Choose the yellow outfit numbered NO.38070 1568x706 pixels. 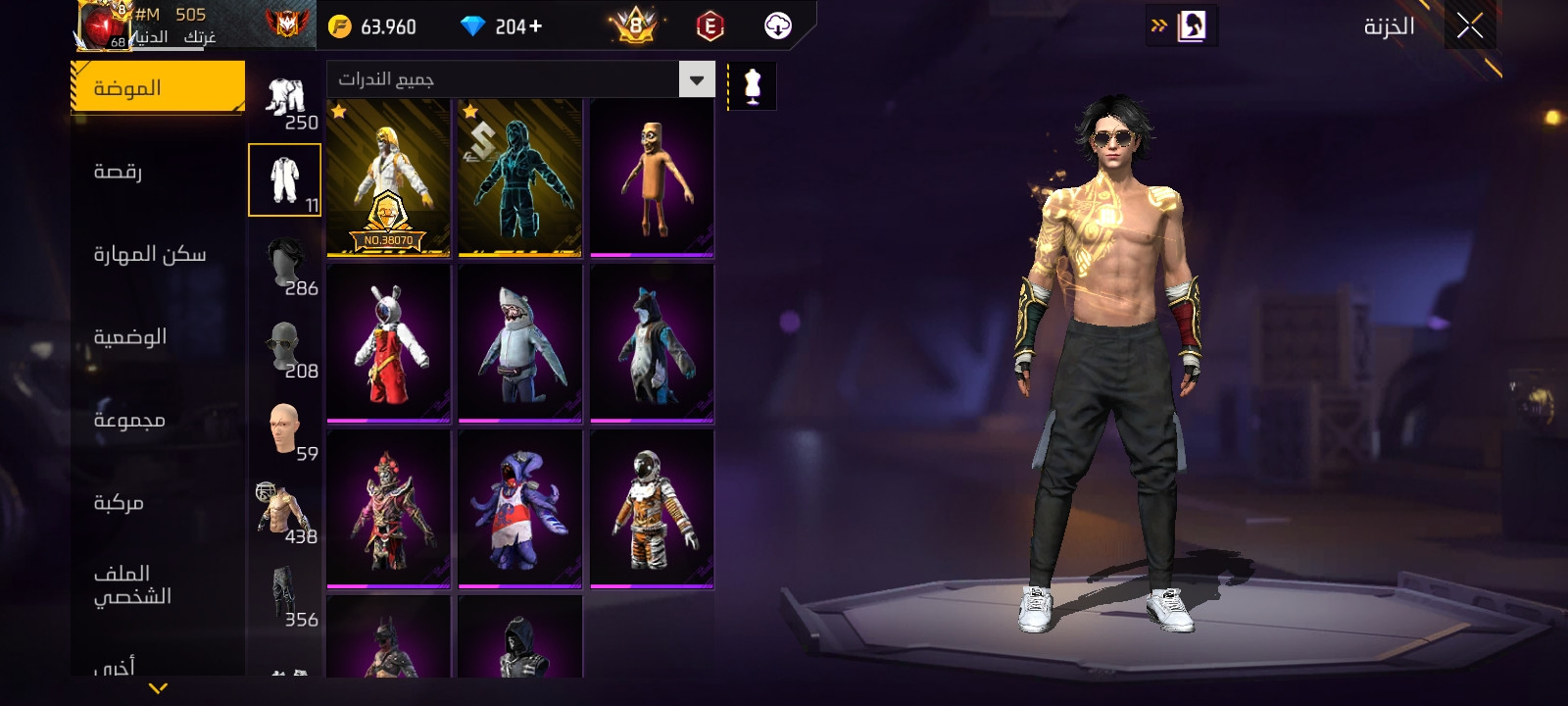pyautogui.click(x=388, y=177)
